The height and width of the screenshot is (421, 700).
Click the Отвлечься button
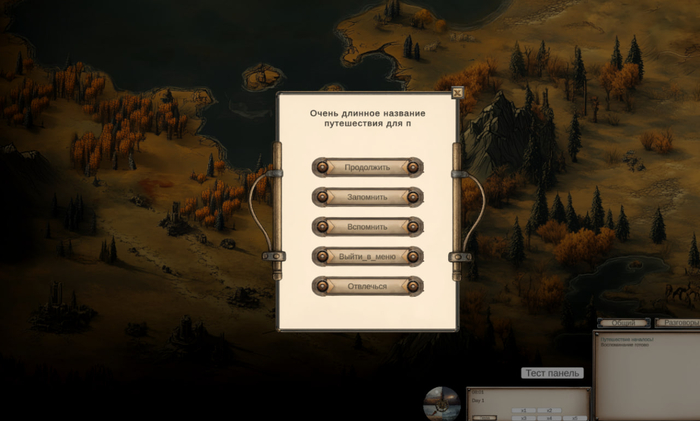pyautogui.click(x=367, y=287)
